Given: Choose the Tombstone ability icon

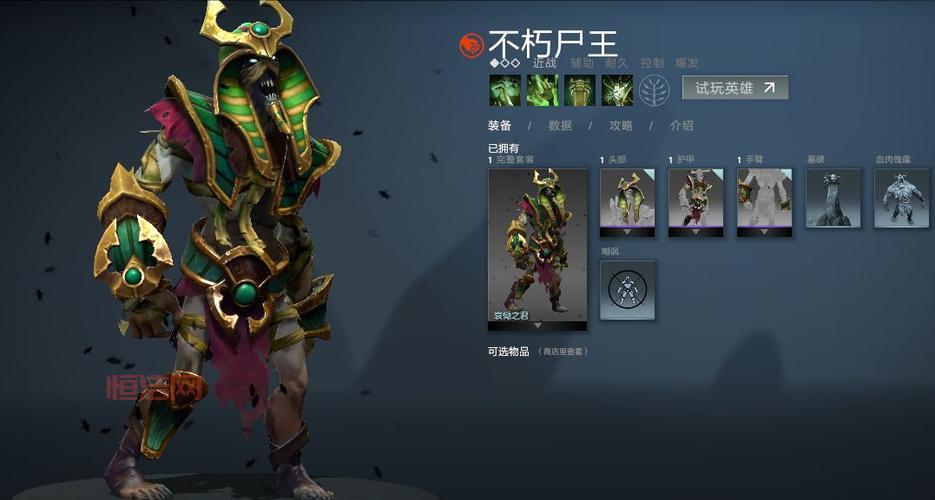Looking at the screenshot, I should pos(580,90).
